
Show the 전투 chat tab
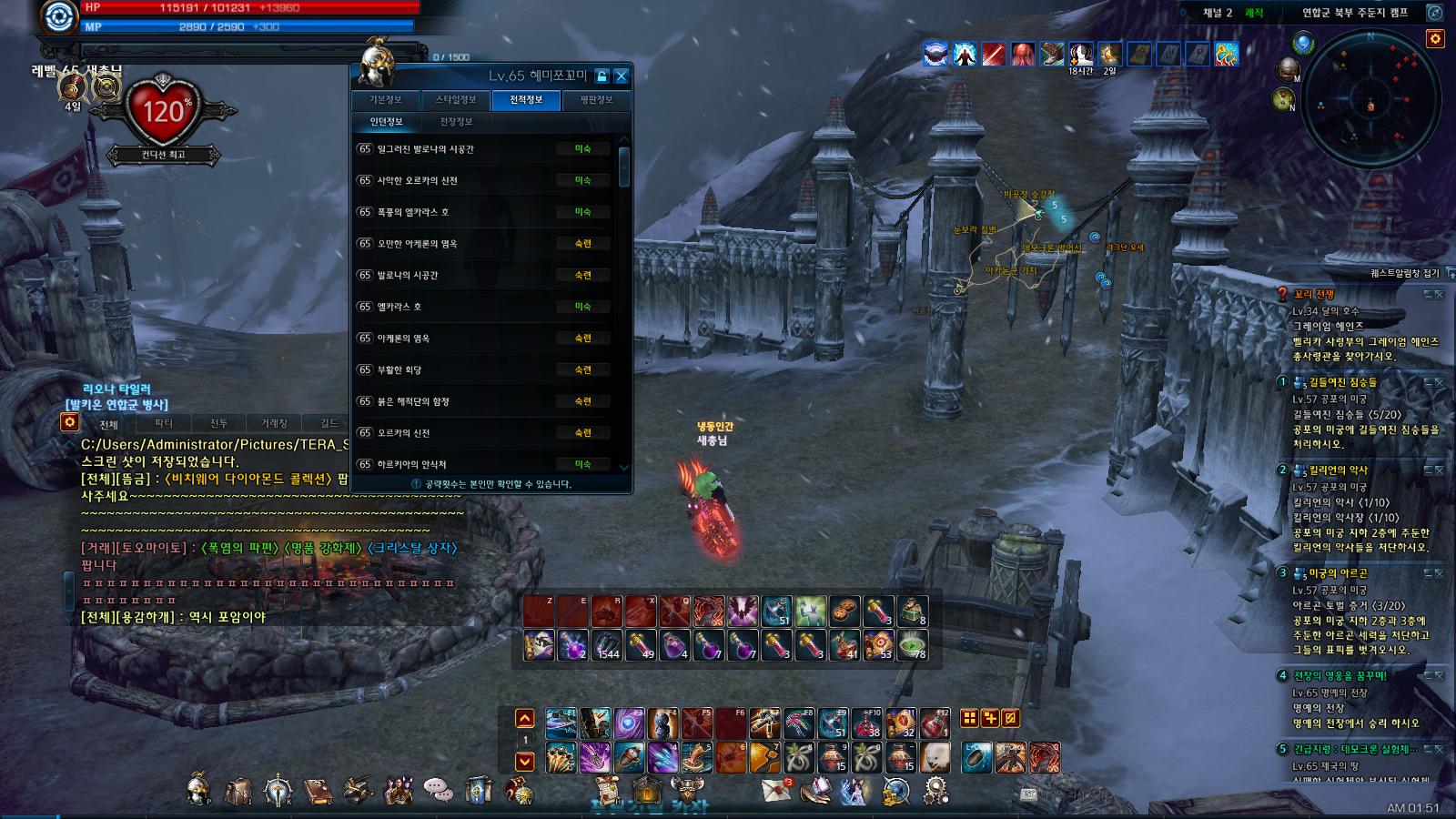point(219,424)
